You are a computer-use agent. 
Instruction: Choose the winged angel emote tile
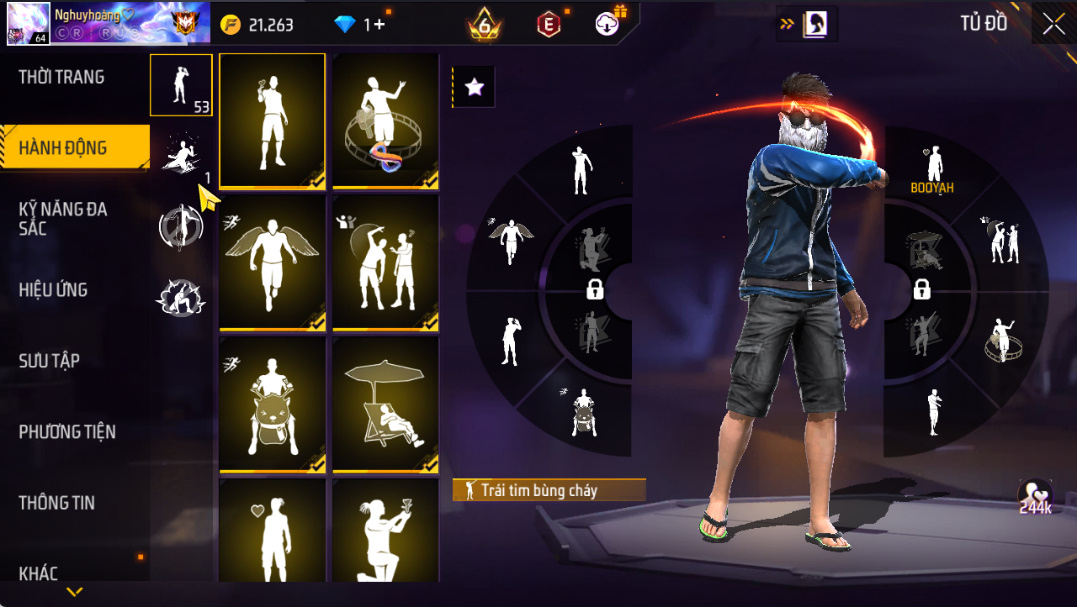point(272,262)
